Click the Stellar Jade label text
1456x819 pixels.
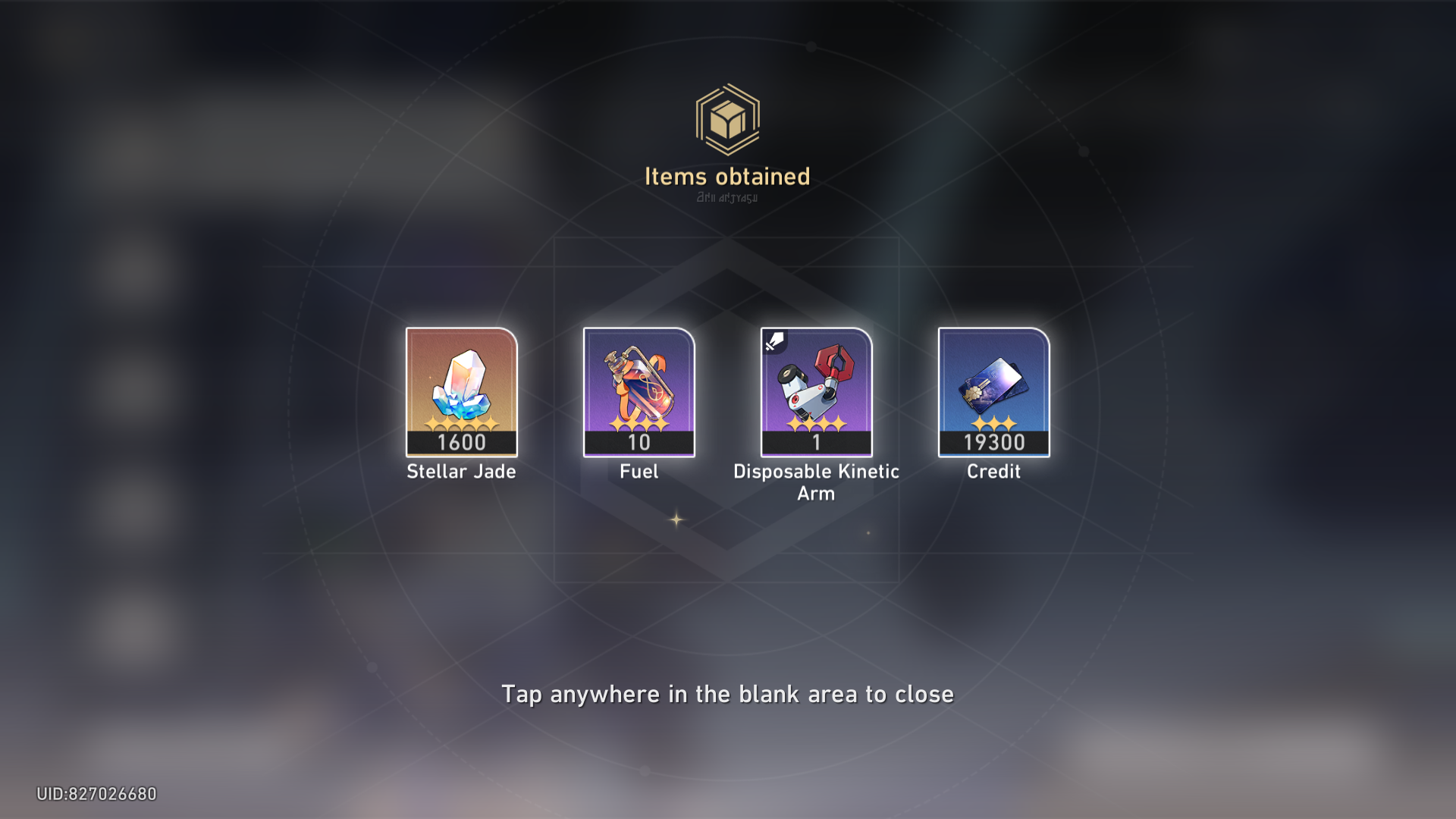[x=460, y=472]
